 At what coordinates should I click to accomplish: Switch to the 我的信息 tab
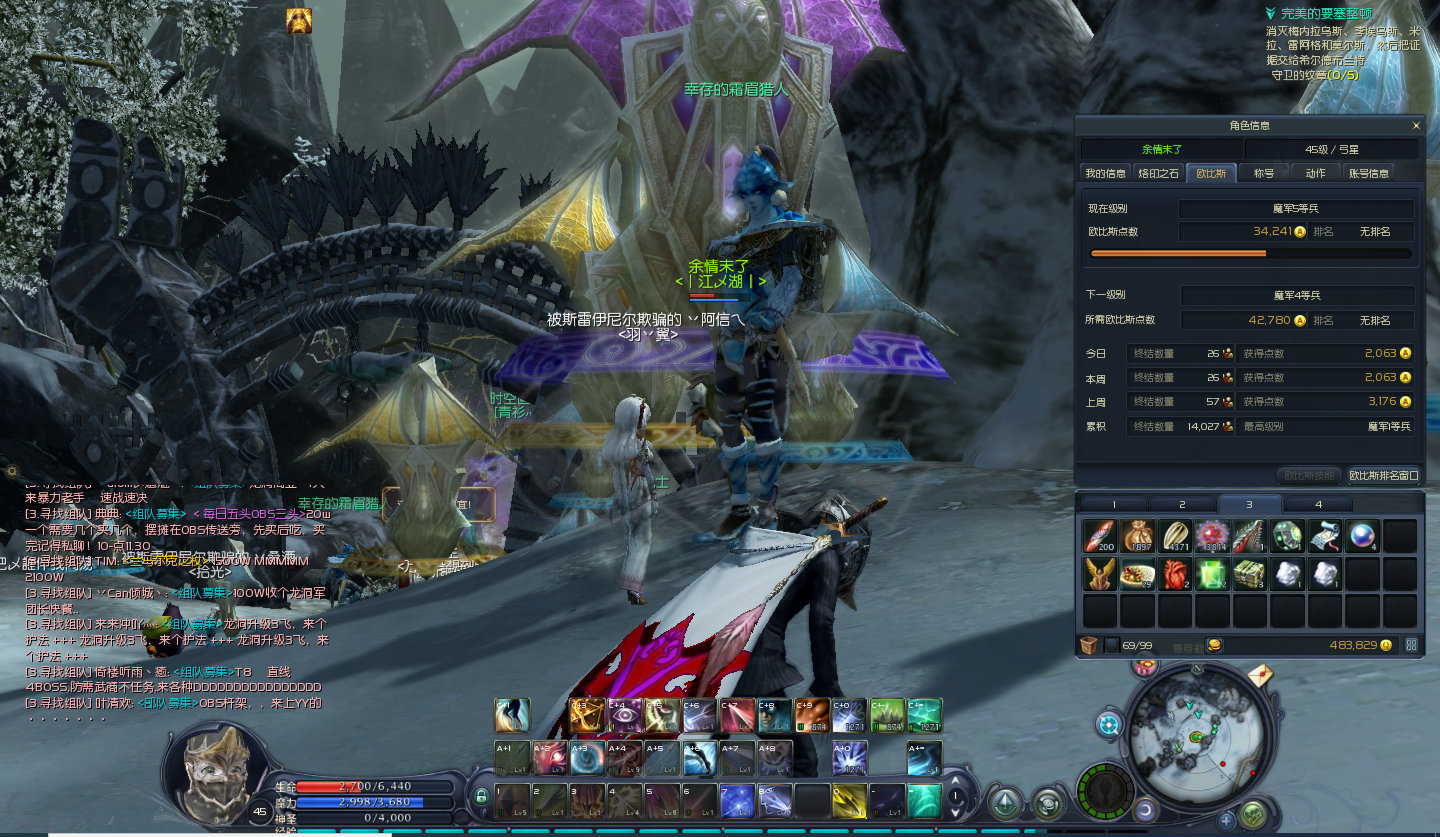(1105, 173)
